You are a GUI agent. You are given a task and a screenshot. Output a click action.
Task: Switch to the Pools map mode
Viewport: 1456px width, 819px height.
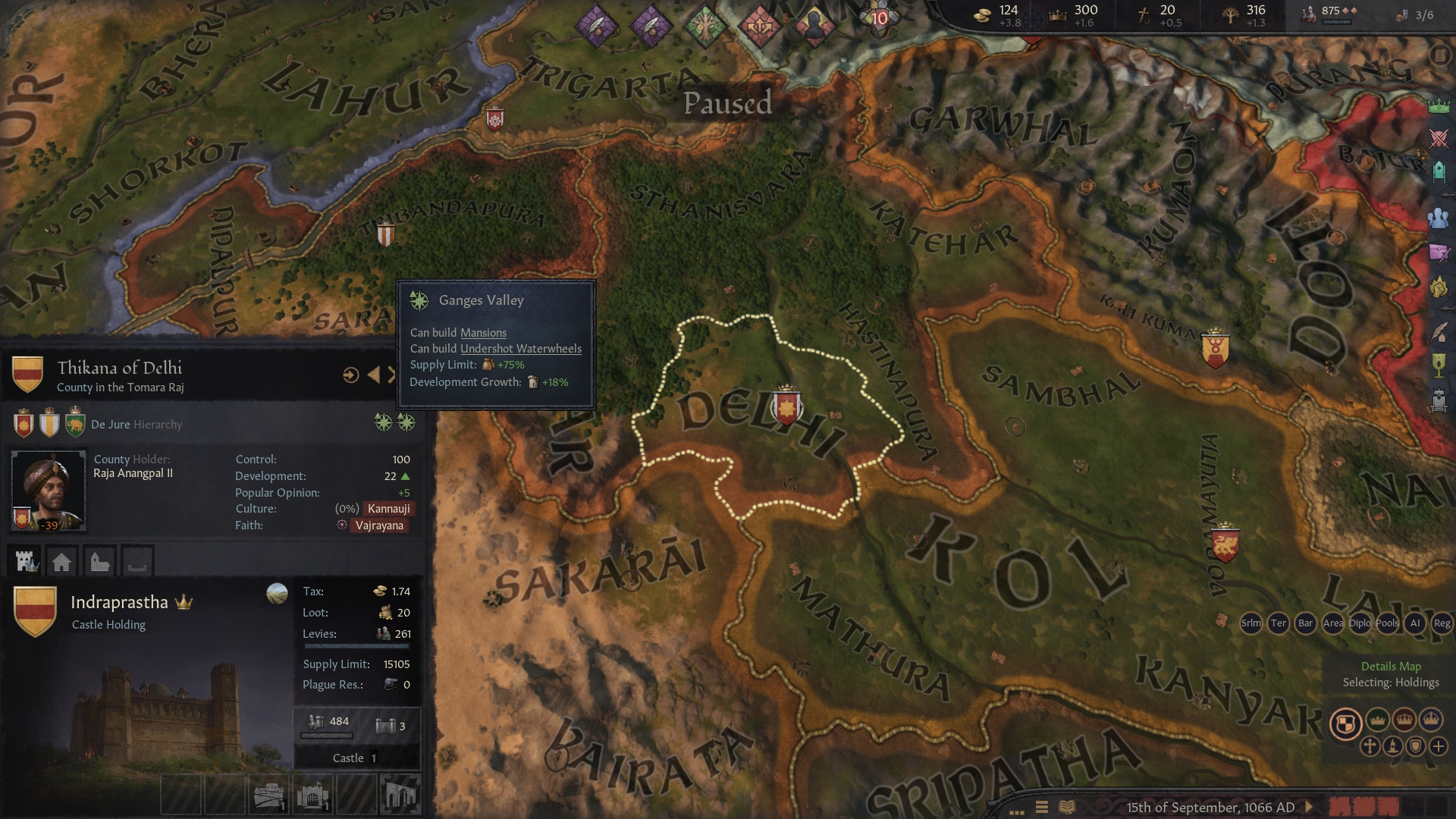click(1387, 623)
